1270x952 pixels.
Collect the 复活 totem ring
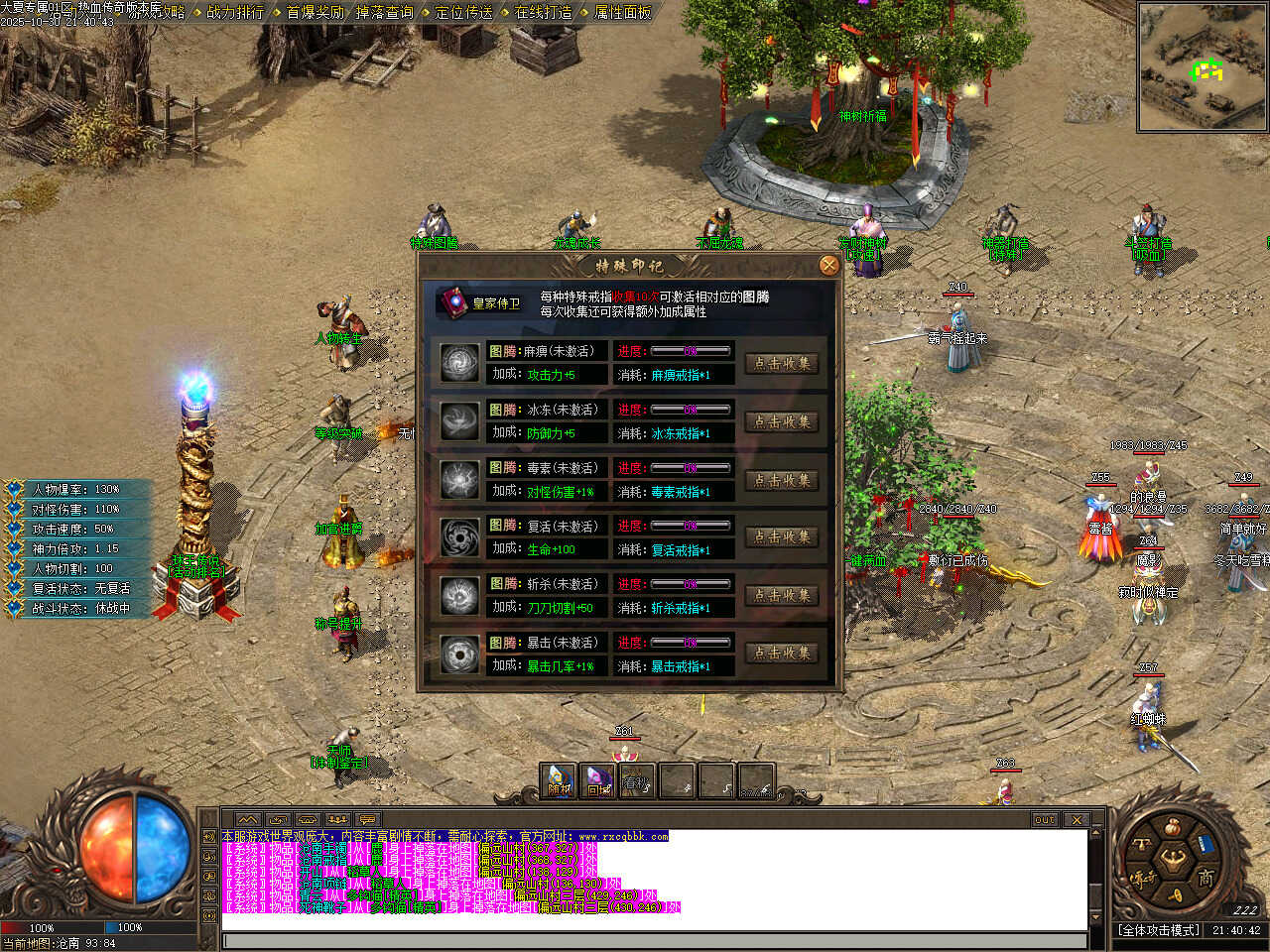coord(782,537)
